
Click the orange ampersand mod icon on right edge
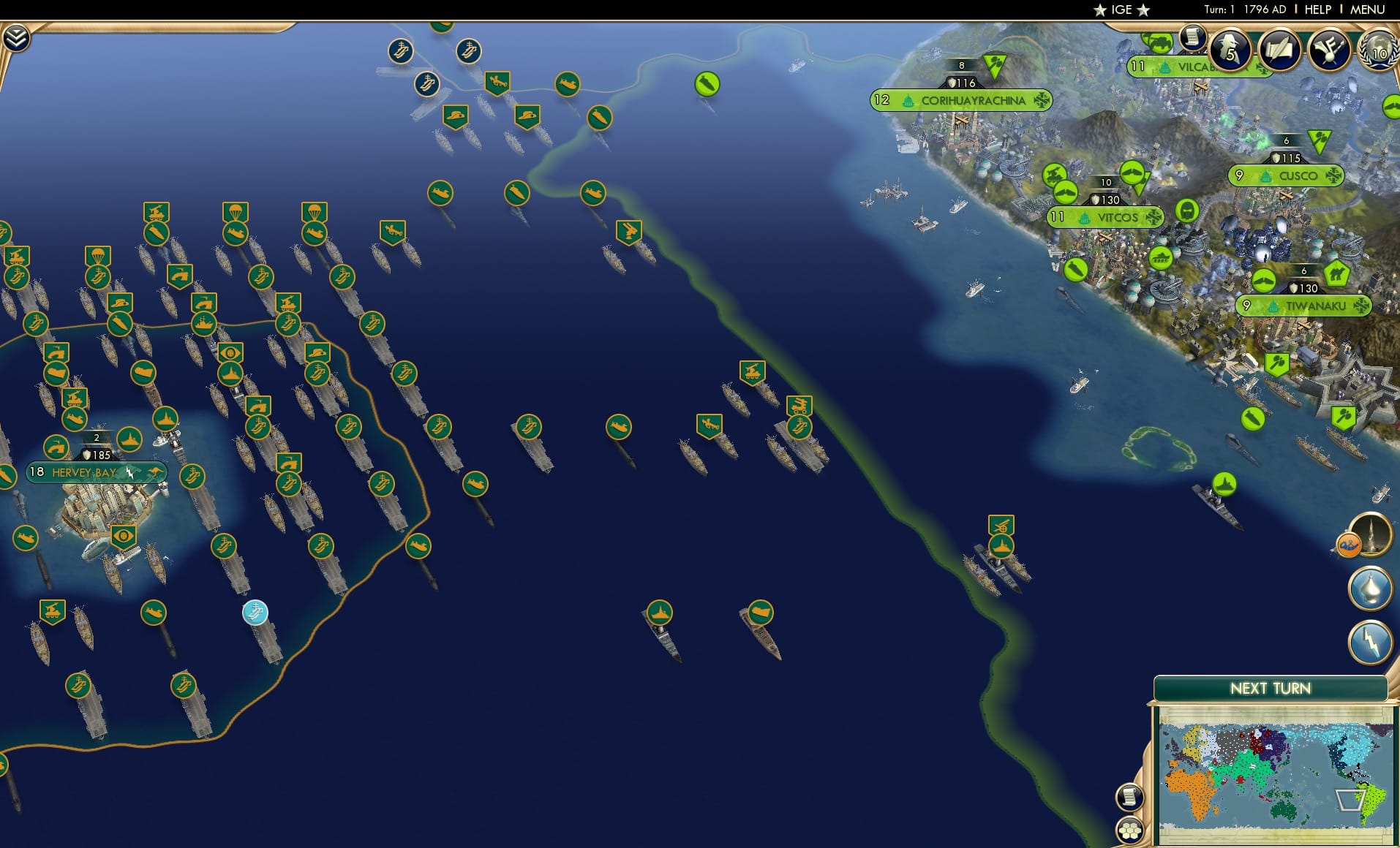coord(1348,545)
